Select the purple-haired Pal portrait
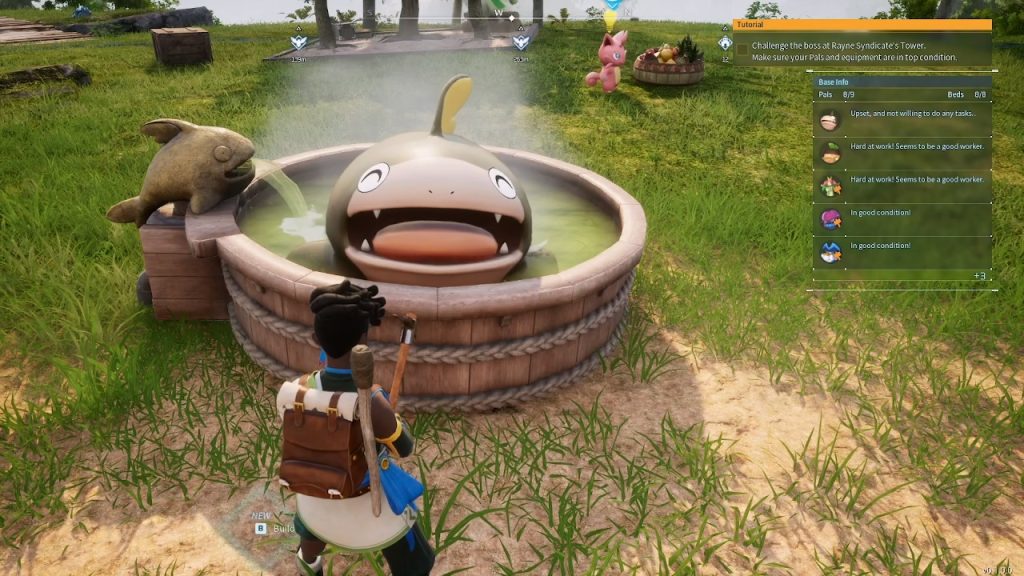 (x=830, y=219)
